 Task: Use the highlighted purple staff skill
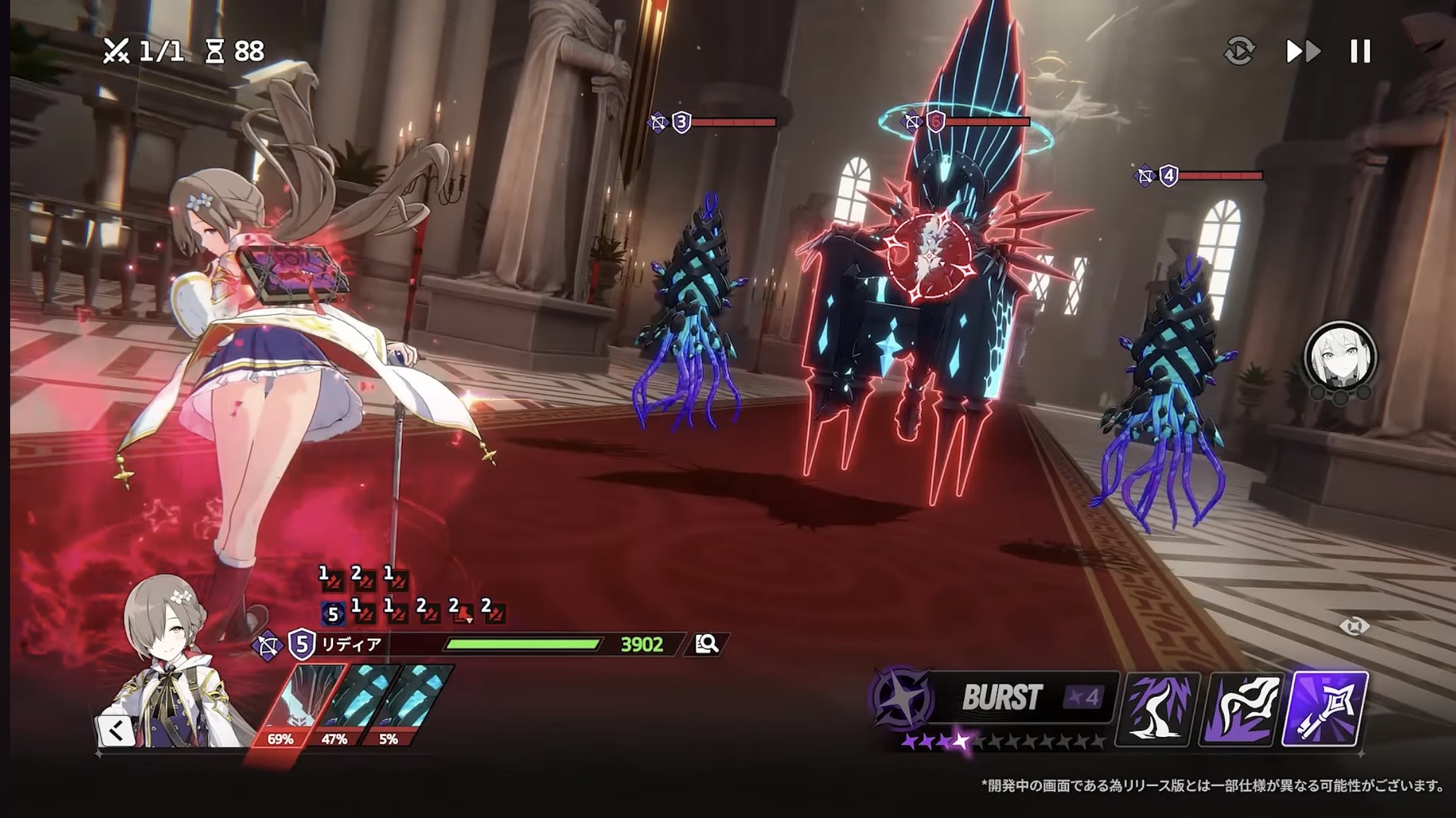coord(1325,708)
